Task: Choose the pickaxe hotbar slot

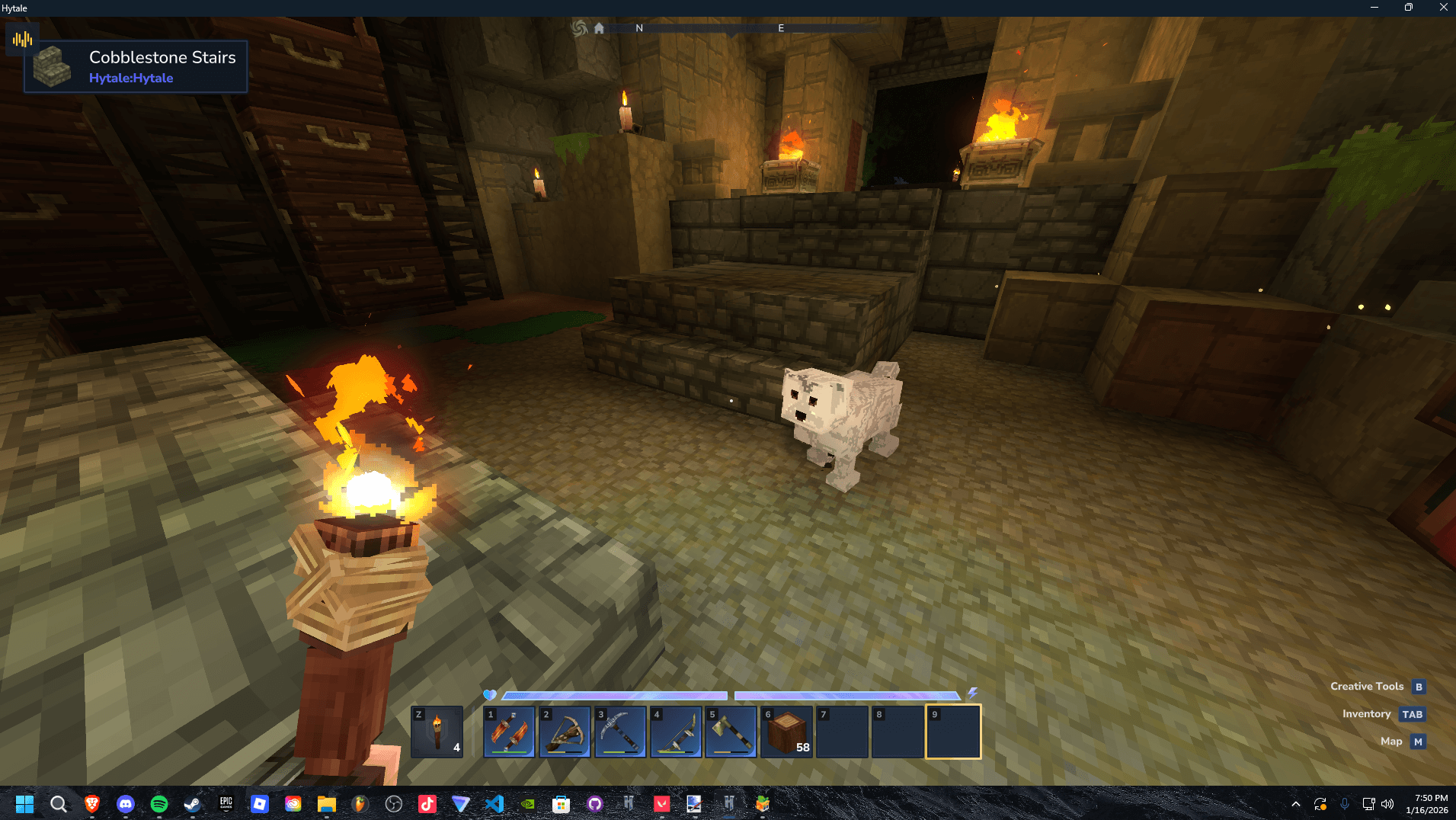Action: tap(620, 732)
